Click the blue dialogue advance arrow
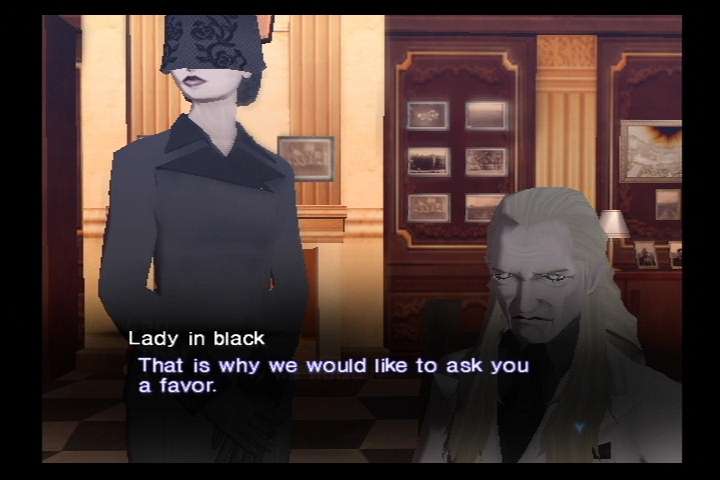720x480 pixels. pos(580,427)
